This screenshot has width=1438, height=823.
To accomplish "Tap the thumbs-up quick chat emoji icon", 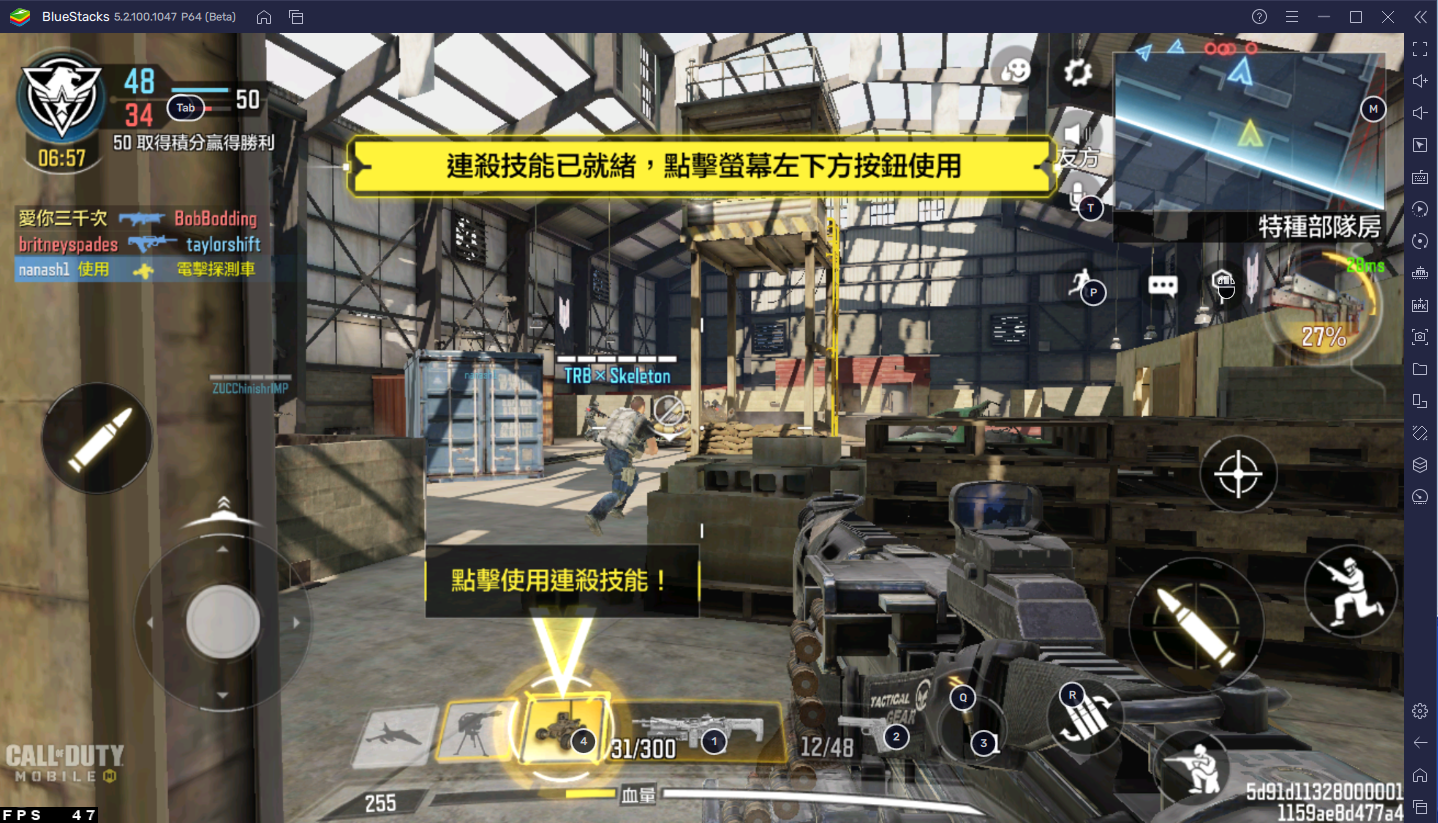I will click(x=1016, y=69).
